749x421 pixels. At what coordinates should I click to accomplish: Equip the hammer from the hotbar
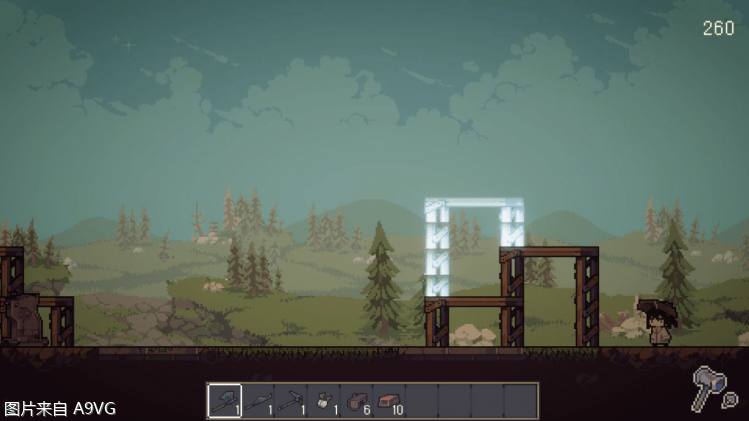290,401
